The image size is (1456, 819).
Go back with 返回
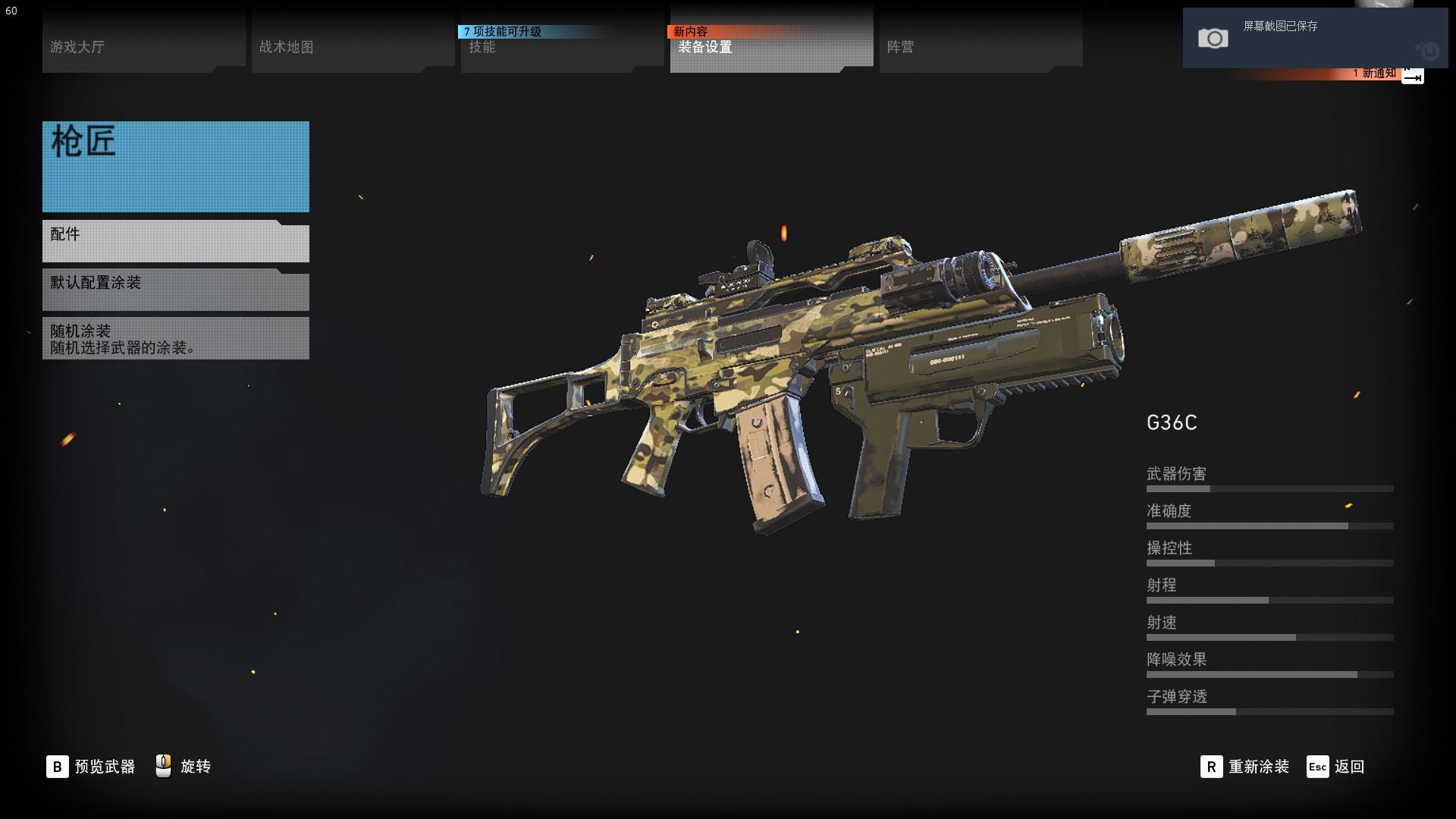pyautogui.click(x=1336, y=767)
